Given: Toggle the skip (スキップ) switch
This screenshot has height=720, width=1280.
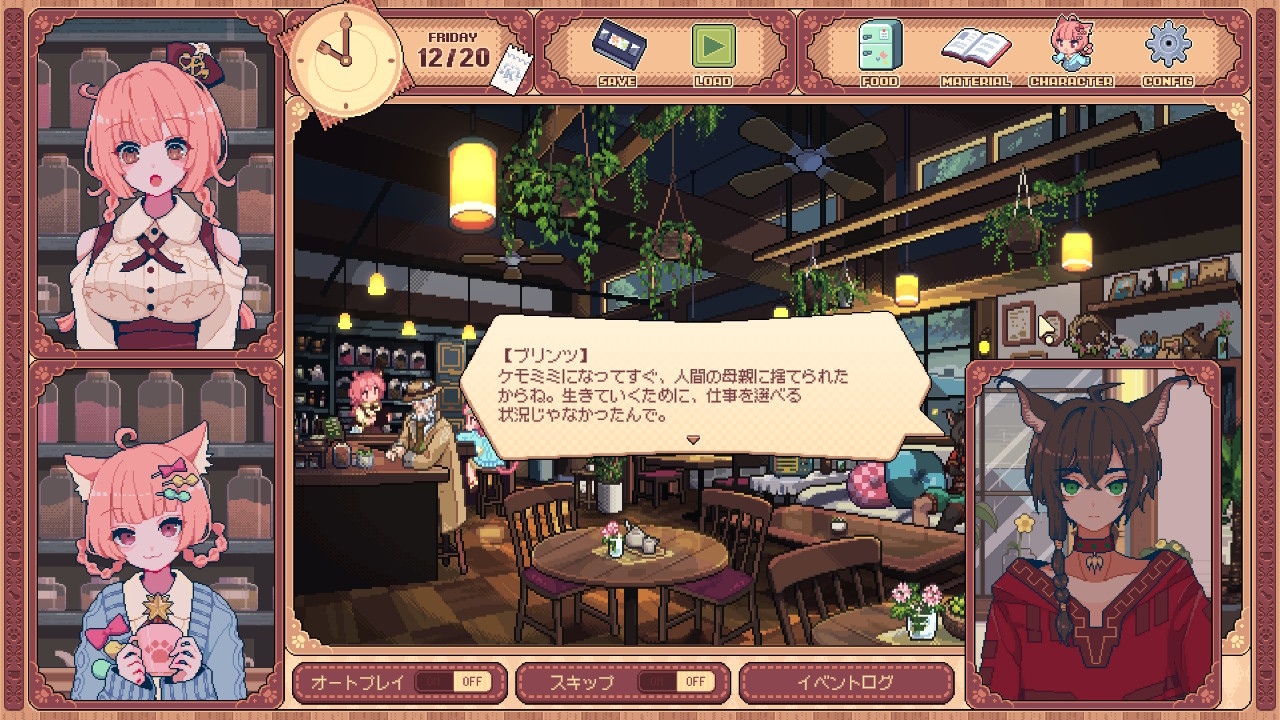Looking at the screenshot, I should point(675,682).
